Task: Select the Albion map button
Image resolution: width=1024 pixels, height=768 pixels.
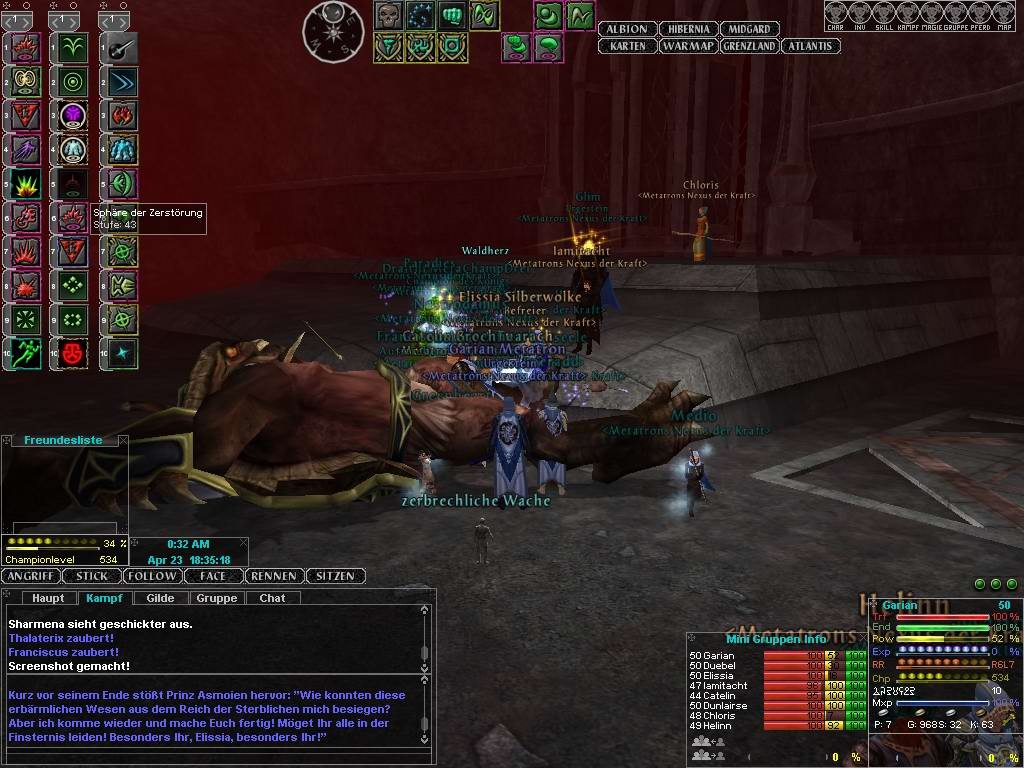Action: pos(627,29)
